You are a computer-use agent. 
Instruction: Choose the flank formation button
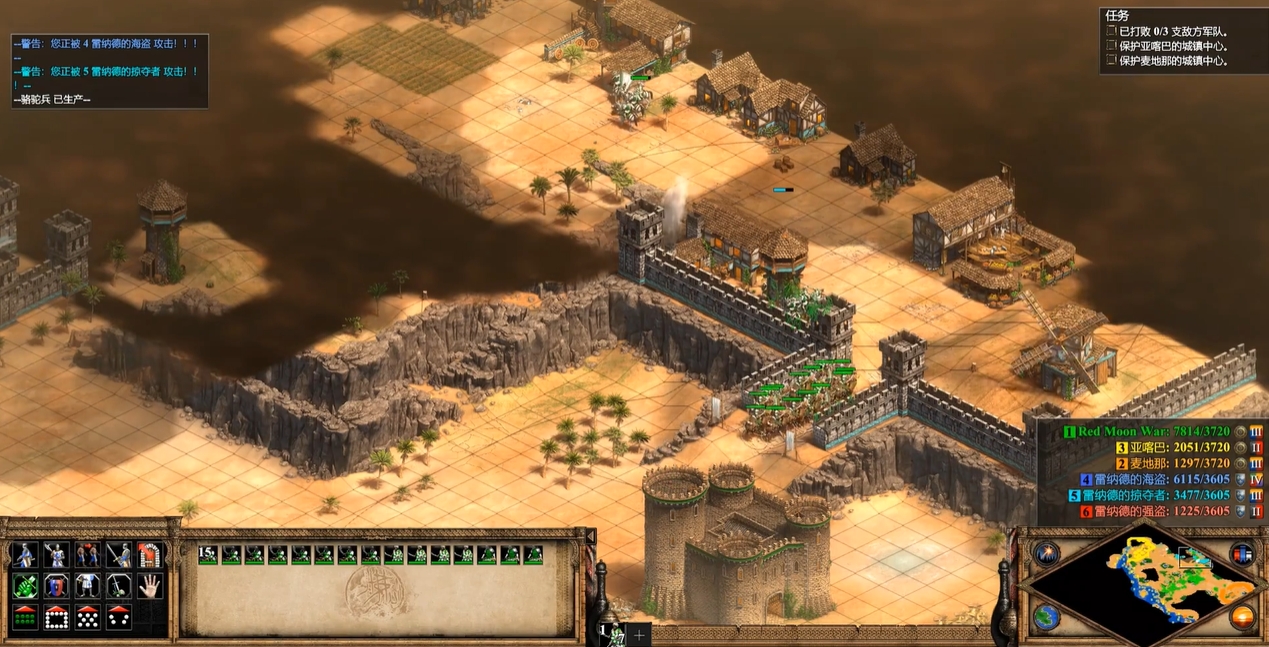(x=119, y=617)
